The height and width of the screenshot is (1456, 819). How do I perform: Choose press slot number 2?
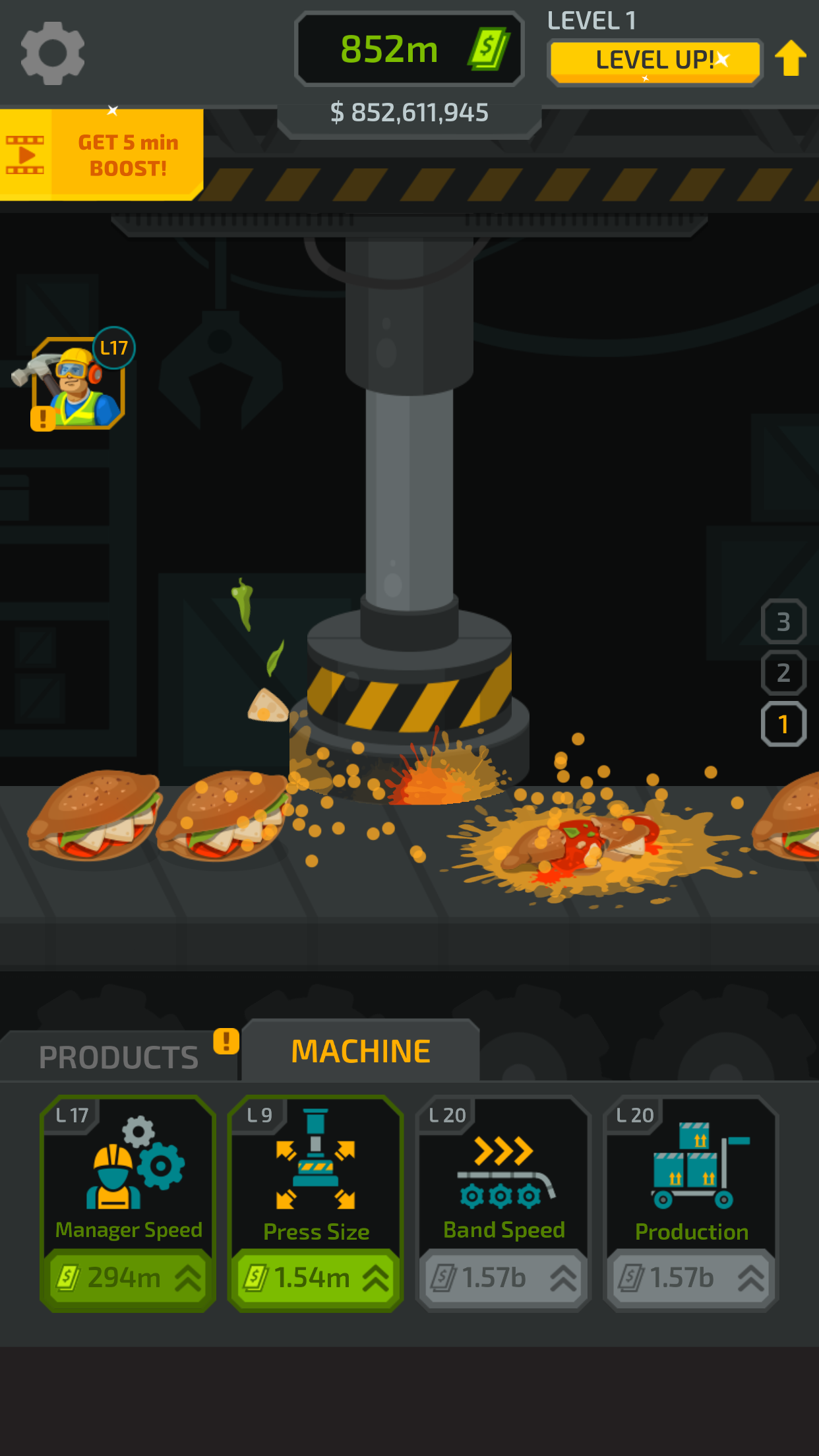[783, 673]
